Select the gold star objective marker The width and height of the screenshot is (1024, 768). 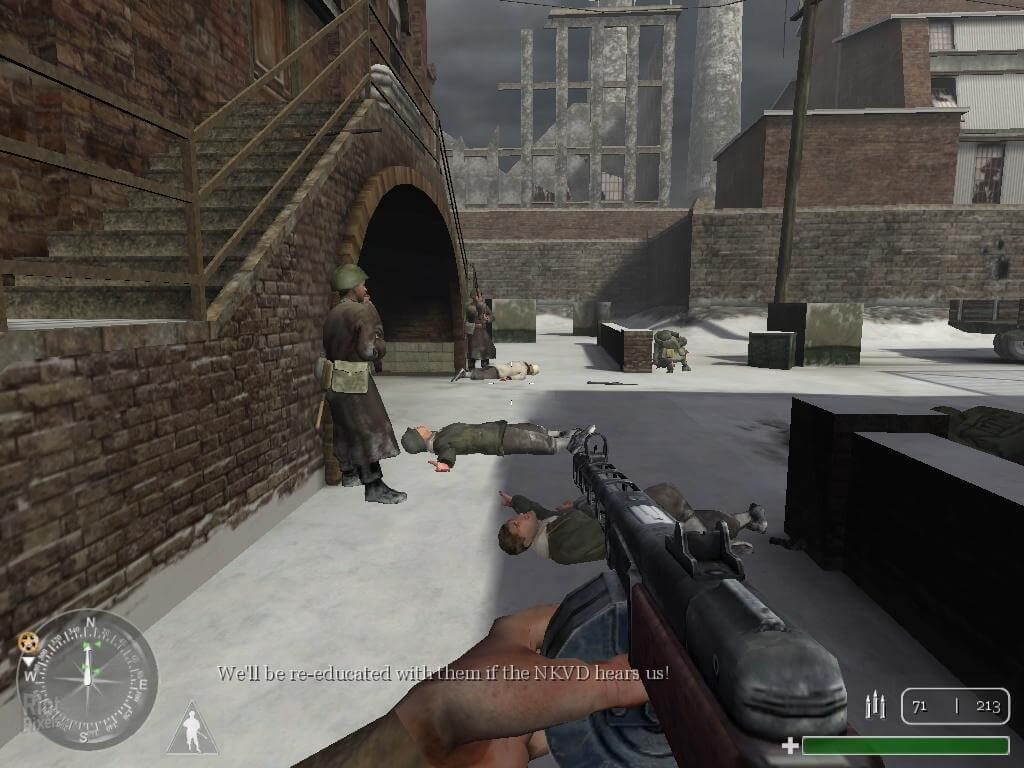point(28,641)
